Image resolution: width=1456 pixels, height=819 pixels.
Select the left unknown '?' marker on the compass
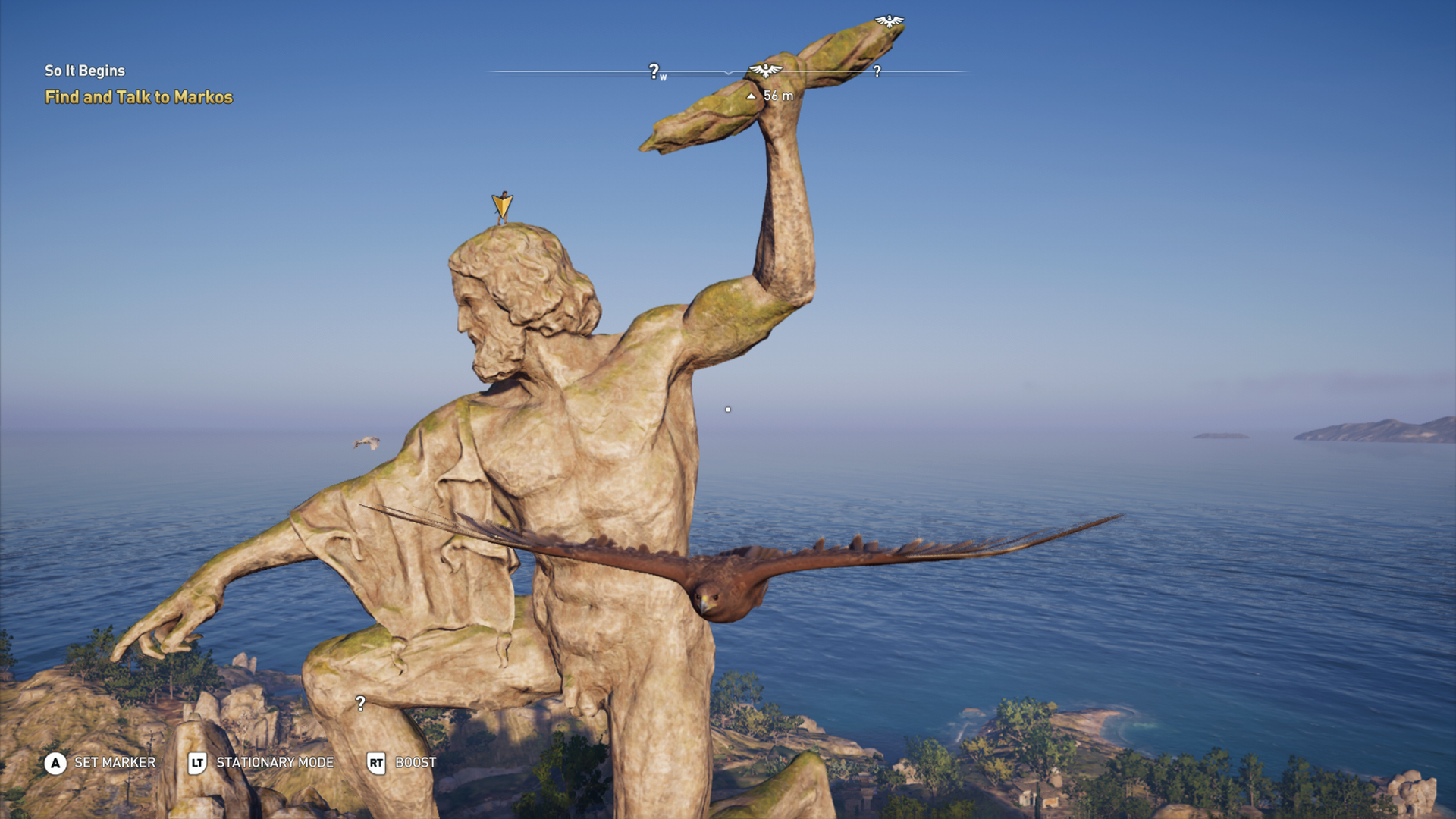click(x=652, y=71)
